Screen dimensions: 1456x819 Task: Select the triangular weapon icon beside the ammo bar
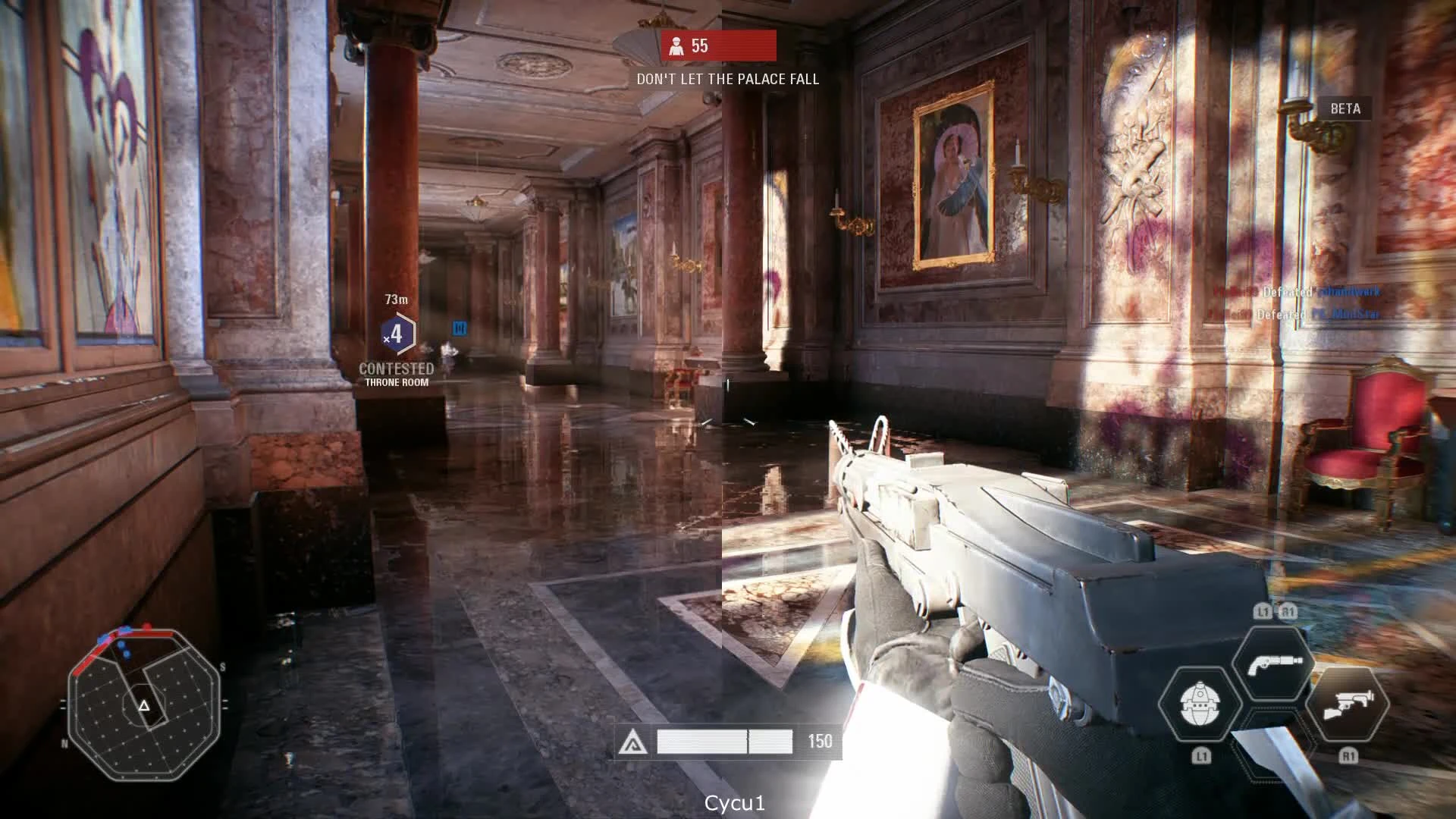[635, 742]
